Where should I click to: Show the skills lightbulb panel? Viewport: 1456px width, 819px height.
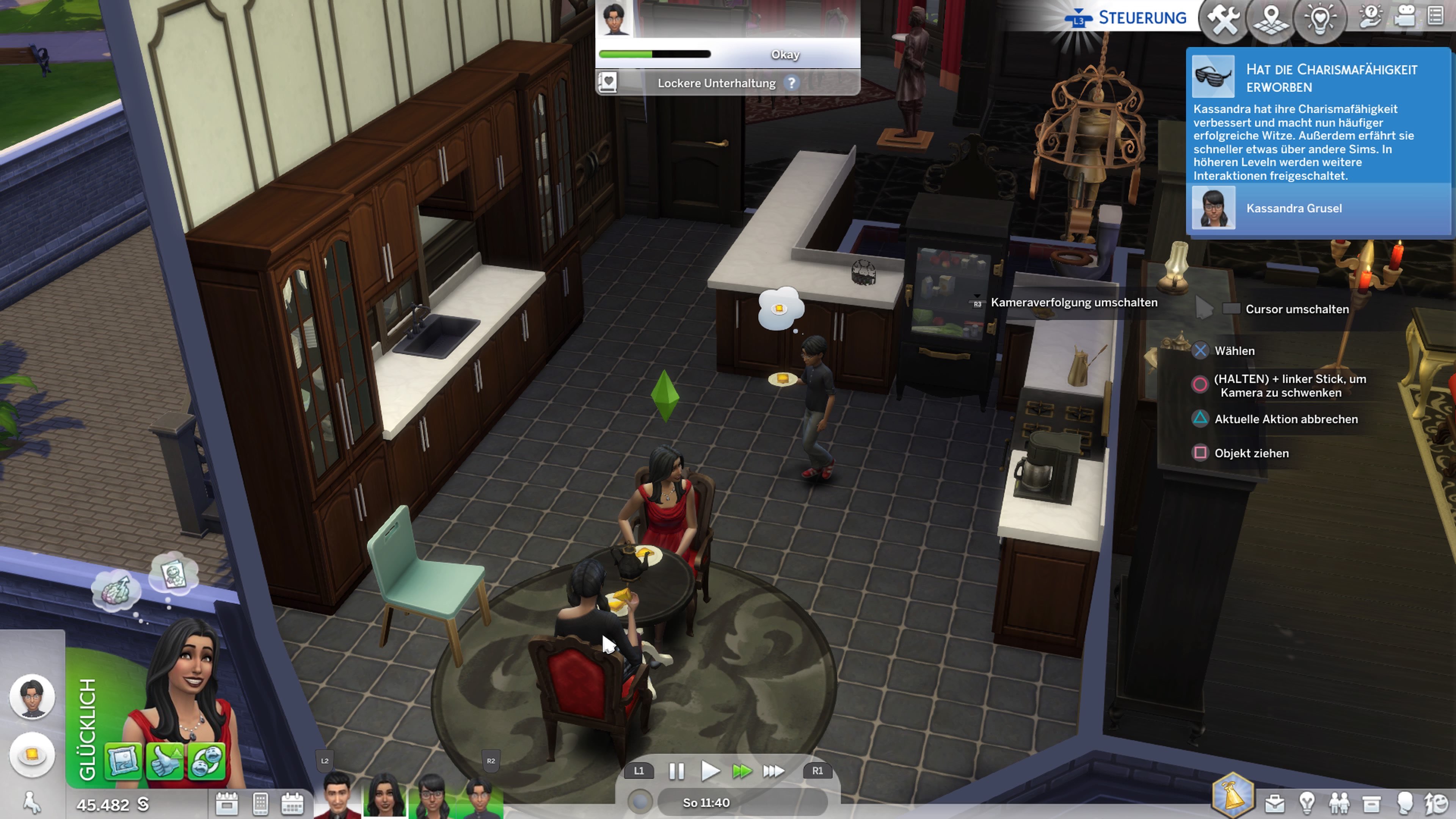click(x=1307, y=803)
